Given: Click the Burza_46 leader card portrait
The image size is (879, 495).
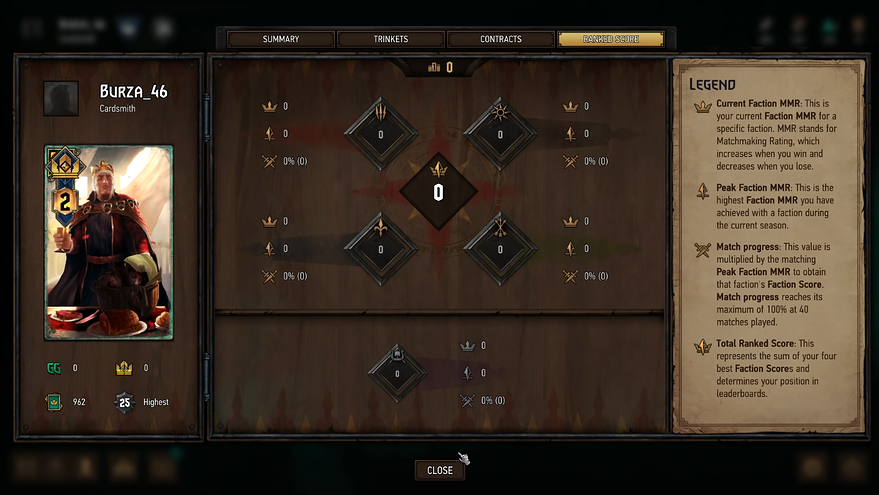Looking at the screenshot, I should pos(108,242).
